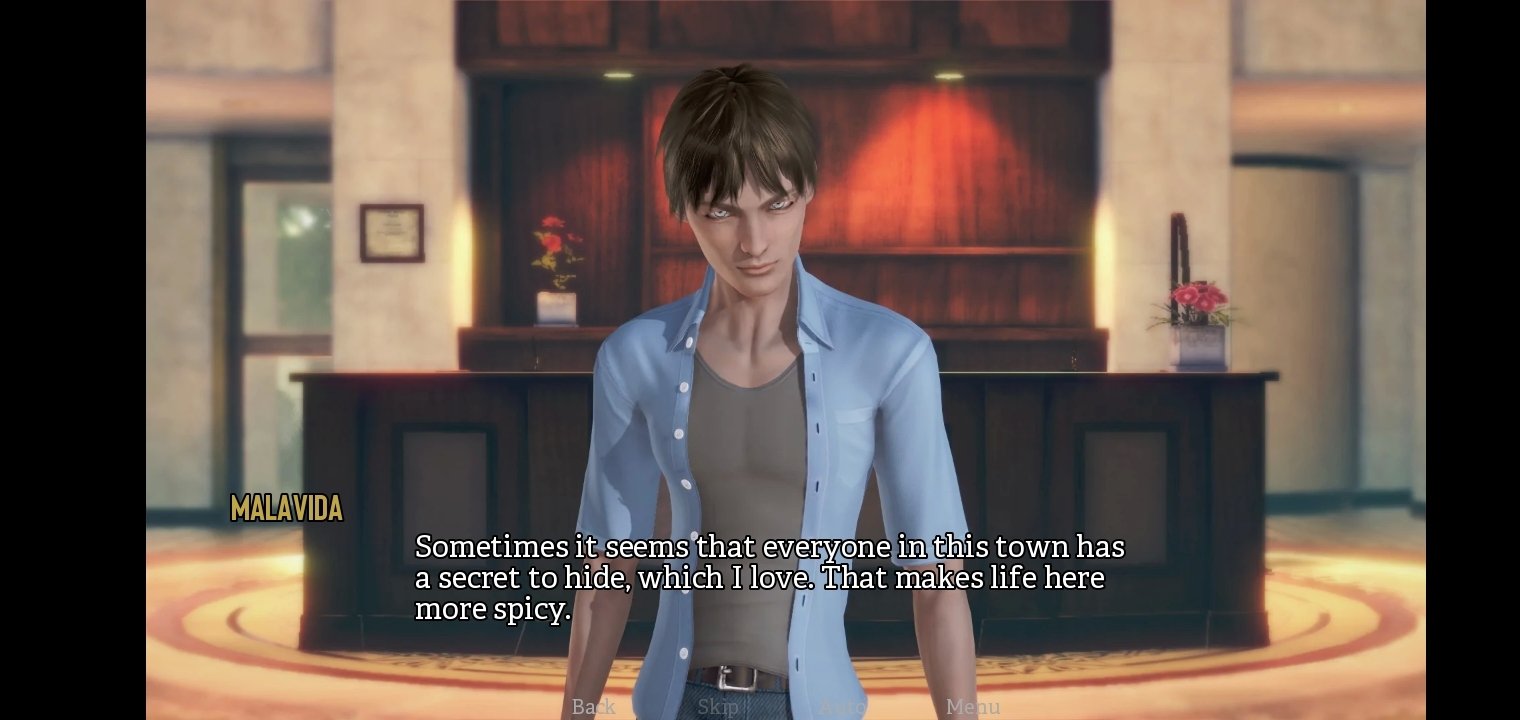Click Skip to jump past Malavida's speech
Screen dimensions: 1520x720
718,707
